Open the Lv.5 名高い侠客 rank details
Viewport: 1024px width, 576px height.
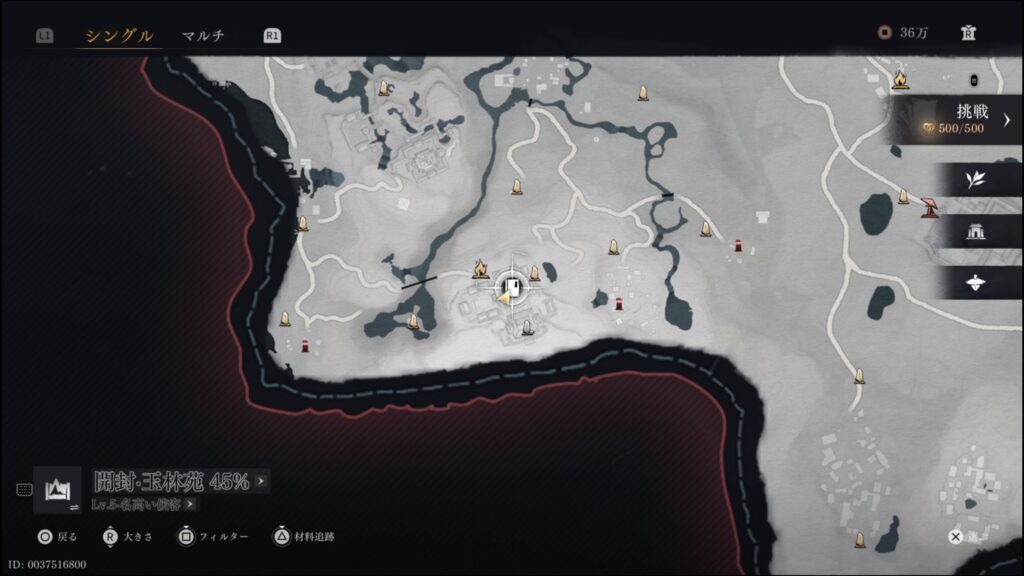tap(145, 504)
